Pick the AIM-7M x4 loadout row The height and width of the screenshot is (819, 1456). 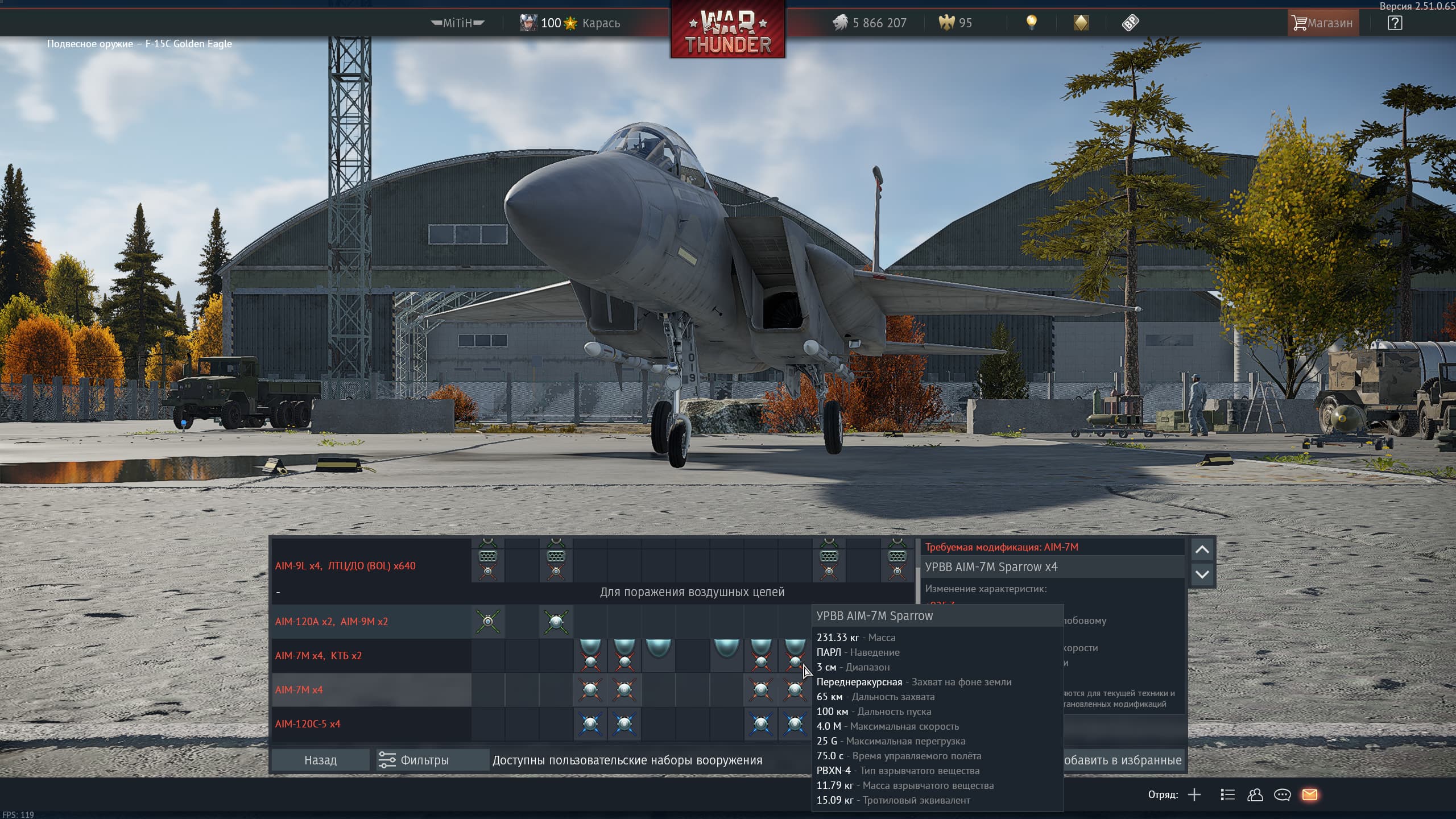299,690
